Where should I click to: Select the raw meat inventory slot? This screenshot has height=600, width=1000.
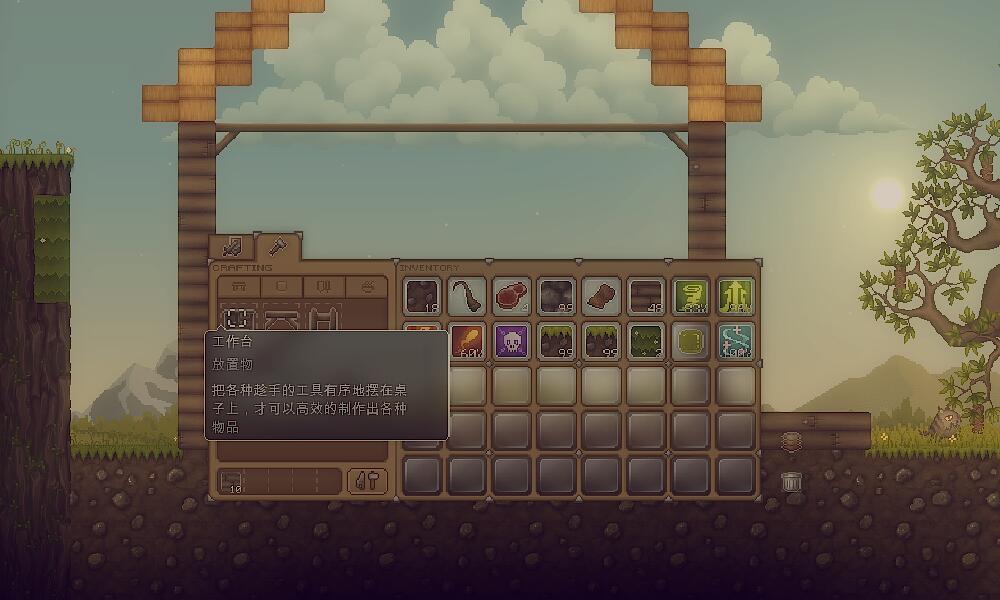click(512, 296)
